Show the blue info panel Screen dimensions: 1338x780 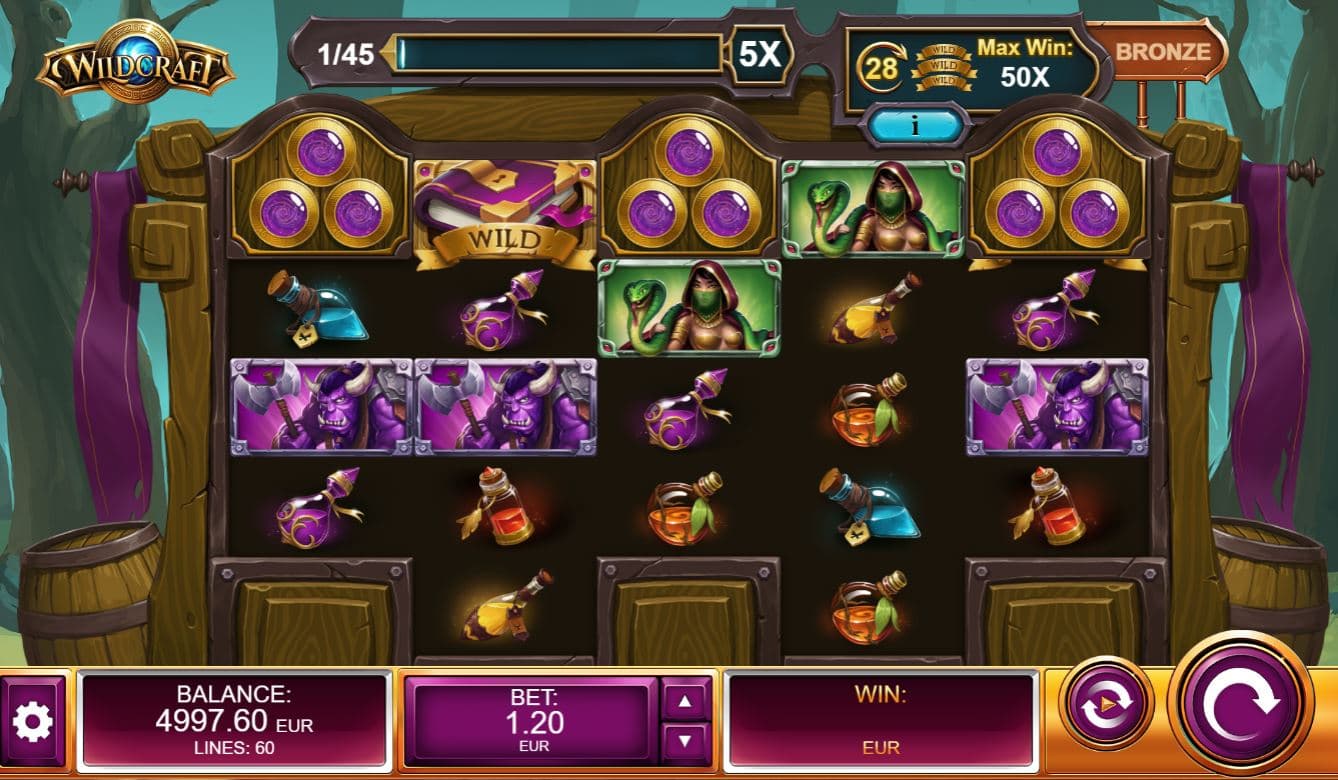point(917,126)
